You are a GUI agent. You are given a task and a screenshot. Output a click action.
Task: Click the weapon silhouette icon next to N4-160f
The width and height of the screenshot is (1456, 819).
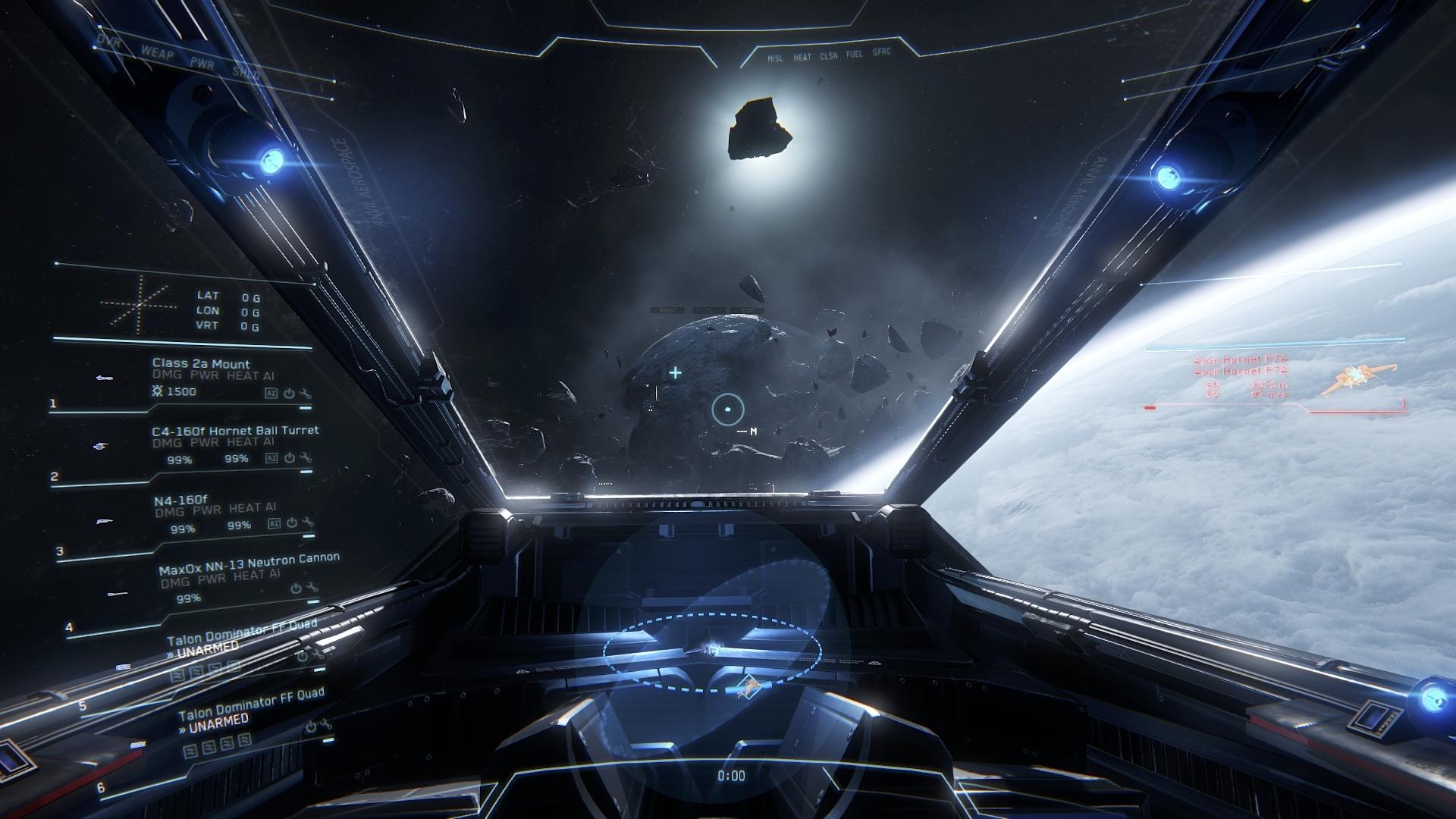coord(103,520)
